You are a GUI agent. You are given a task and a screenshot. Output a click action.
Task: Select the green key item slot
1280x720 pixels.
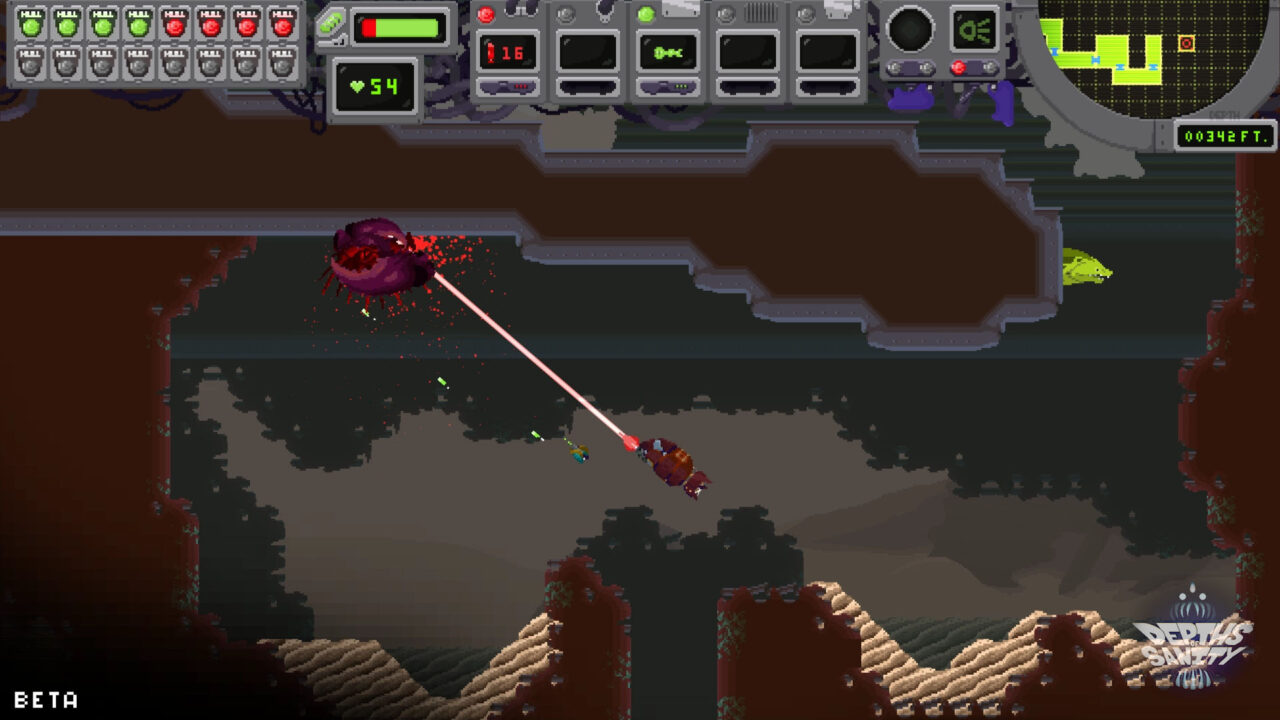[668, 52]
